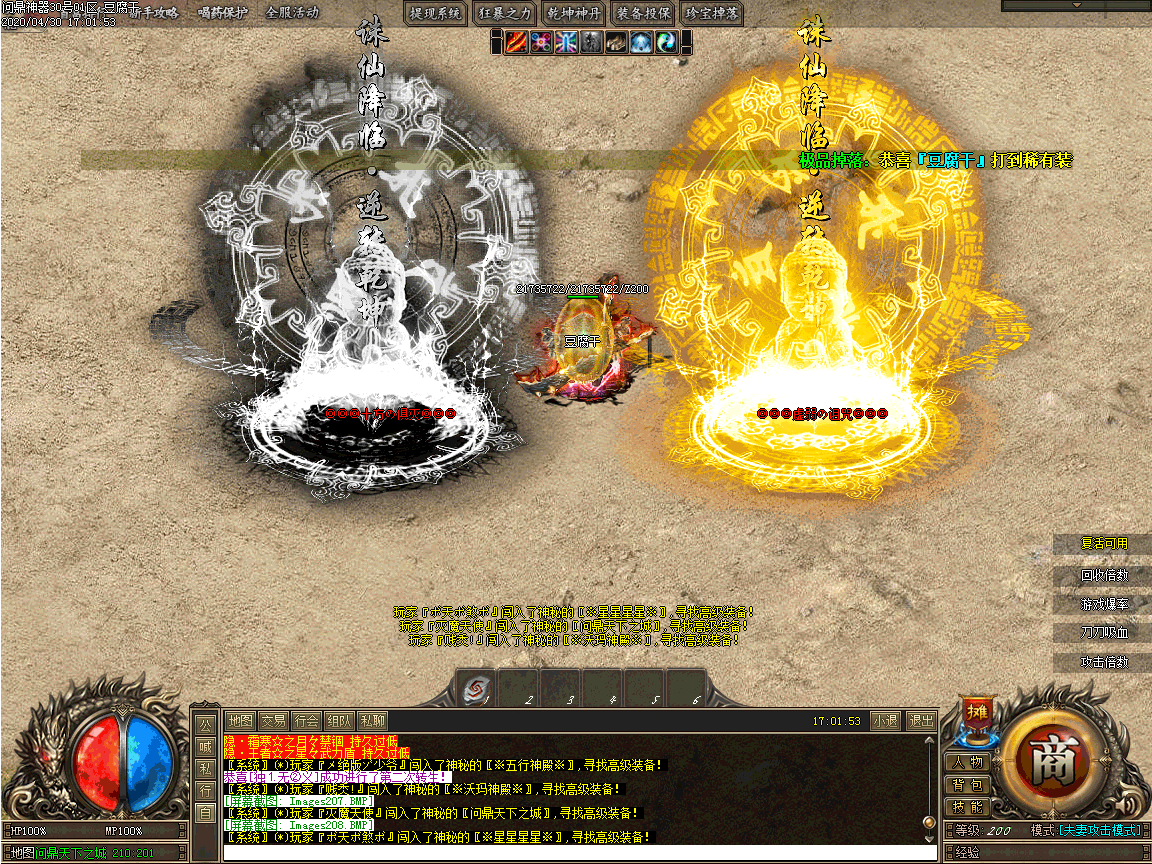
Task: Show the 珍宝掉落 treasure drop list
Action: tap(712, 13)
